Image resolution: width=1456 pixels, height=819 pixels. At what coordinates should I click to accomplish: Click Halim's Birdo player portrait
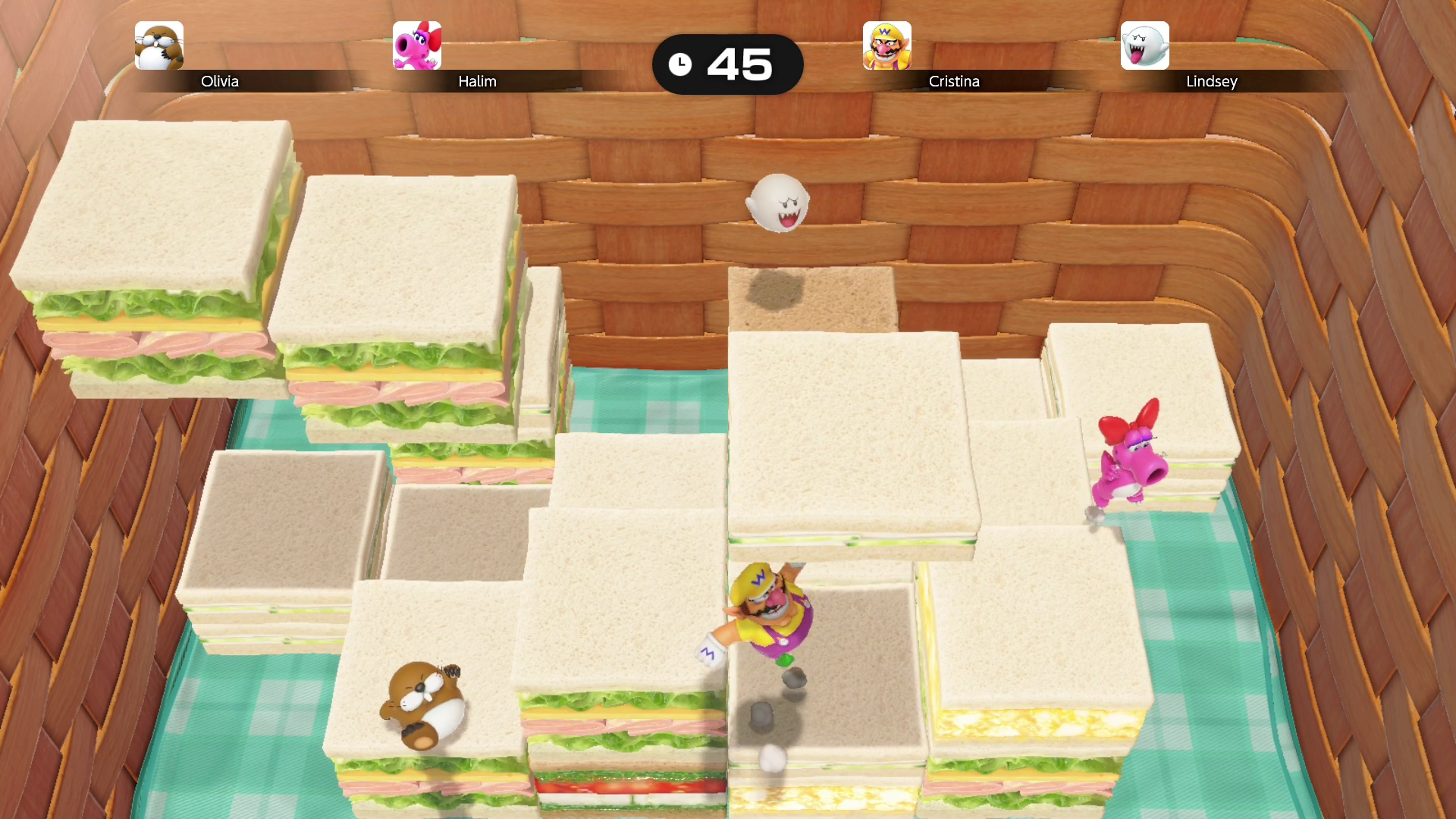pyautogui.click(x=417, y=45)
